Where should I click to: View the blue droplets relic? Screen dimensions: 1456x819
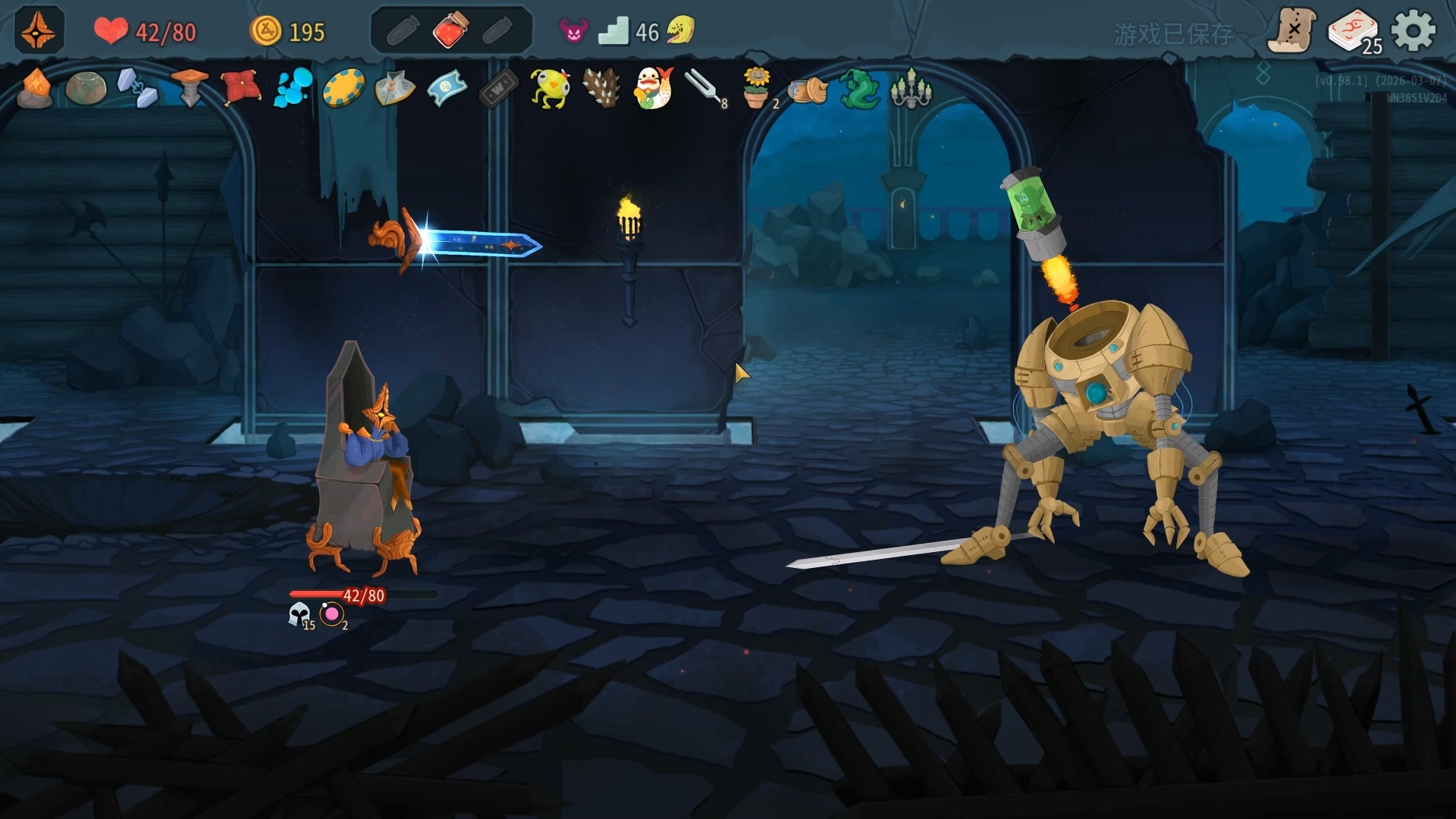[x=293, y=87]
